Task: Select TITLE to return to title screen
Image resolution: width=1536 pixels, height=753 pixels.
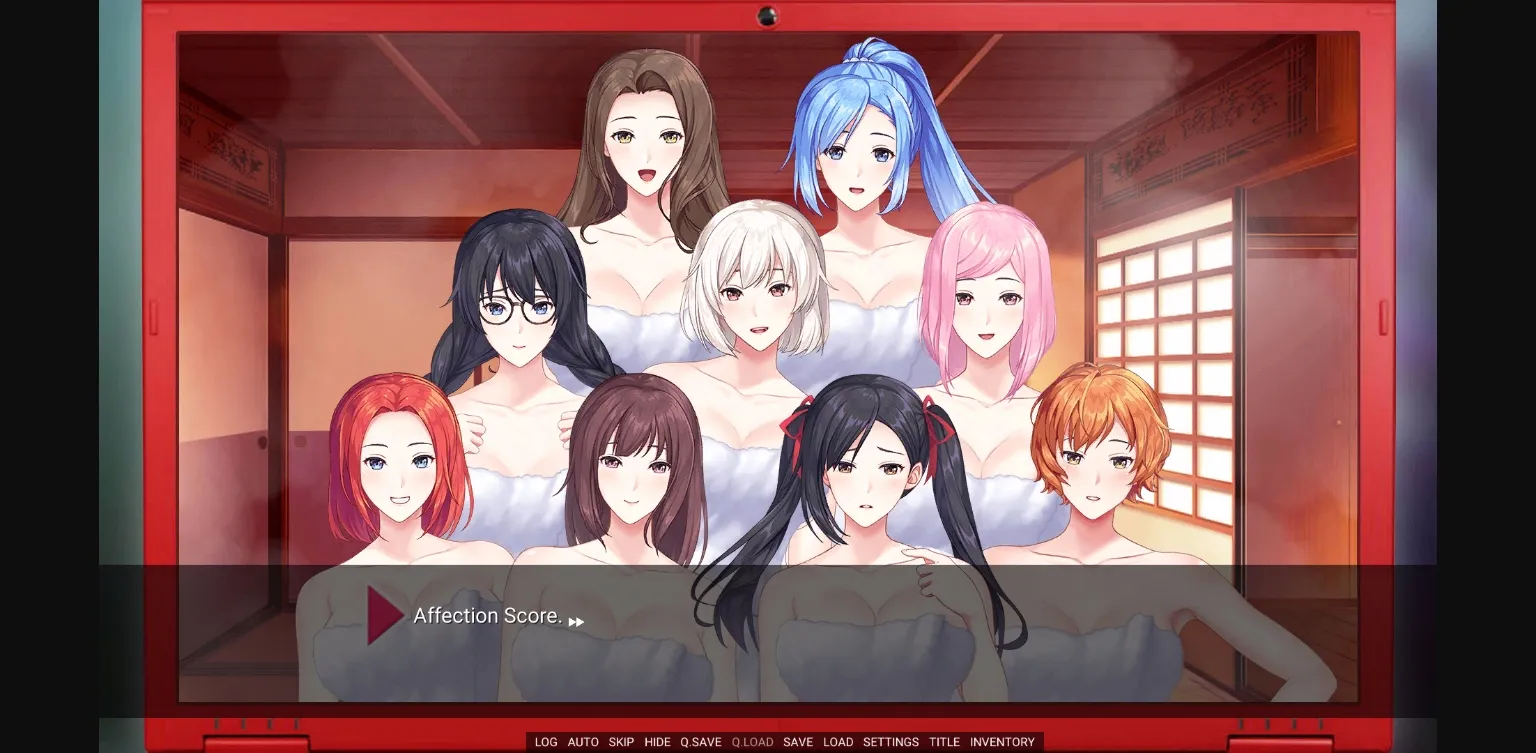Action: coord(944,742)
